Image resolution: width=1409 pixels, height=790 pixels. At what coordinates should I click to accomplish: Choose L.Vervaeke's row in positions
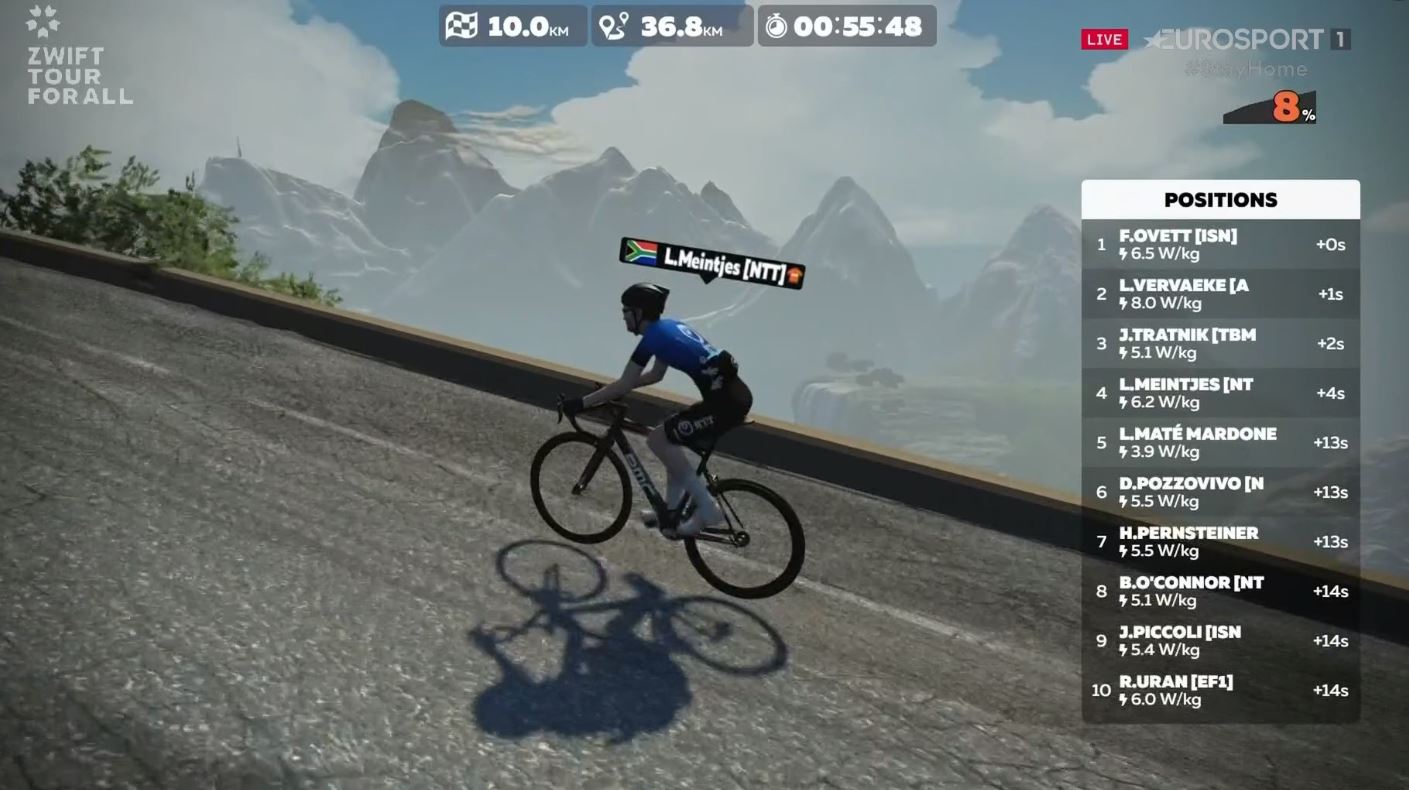click(x=1220, y=294)
